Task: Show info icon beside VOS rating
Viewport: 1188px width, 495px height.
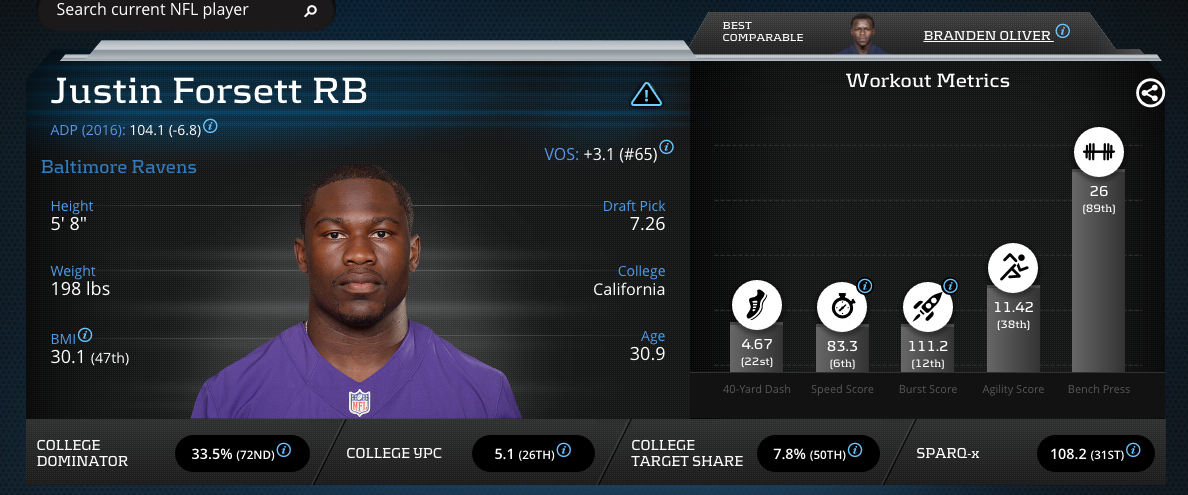Action: tap(667, 148)
